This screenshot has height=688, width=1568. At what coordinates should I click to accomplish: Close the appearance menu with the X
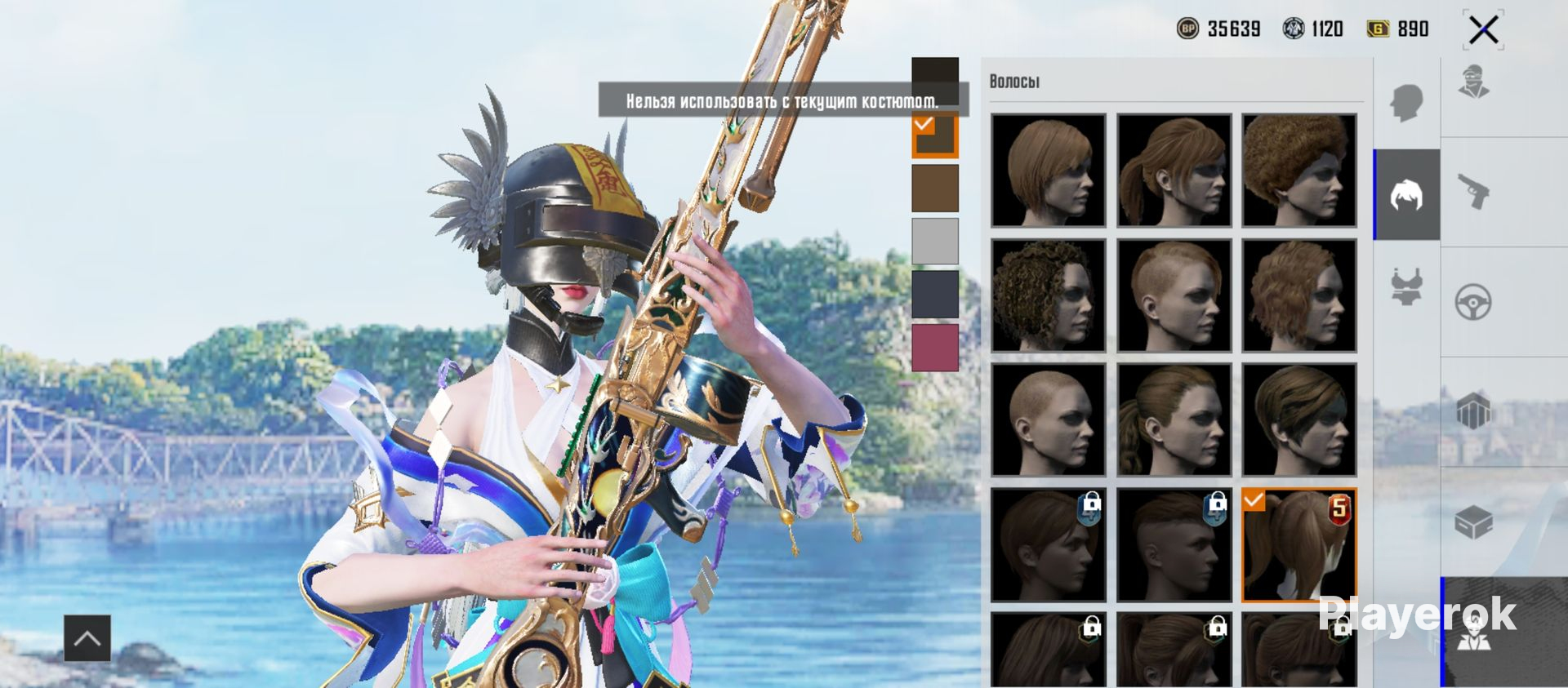pos(1483,31)
